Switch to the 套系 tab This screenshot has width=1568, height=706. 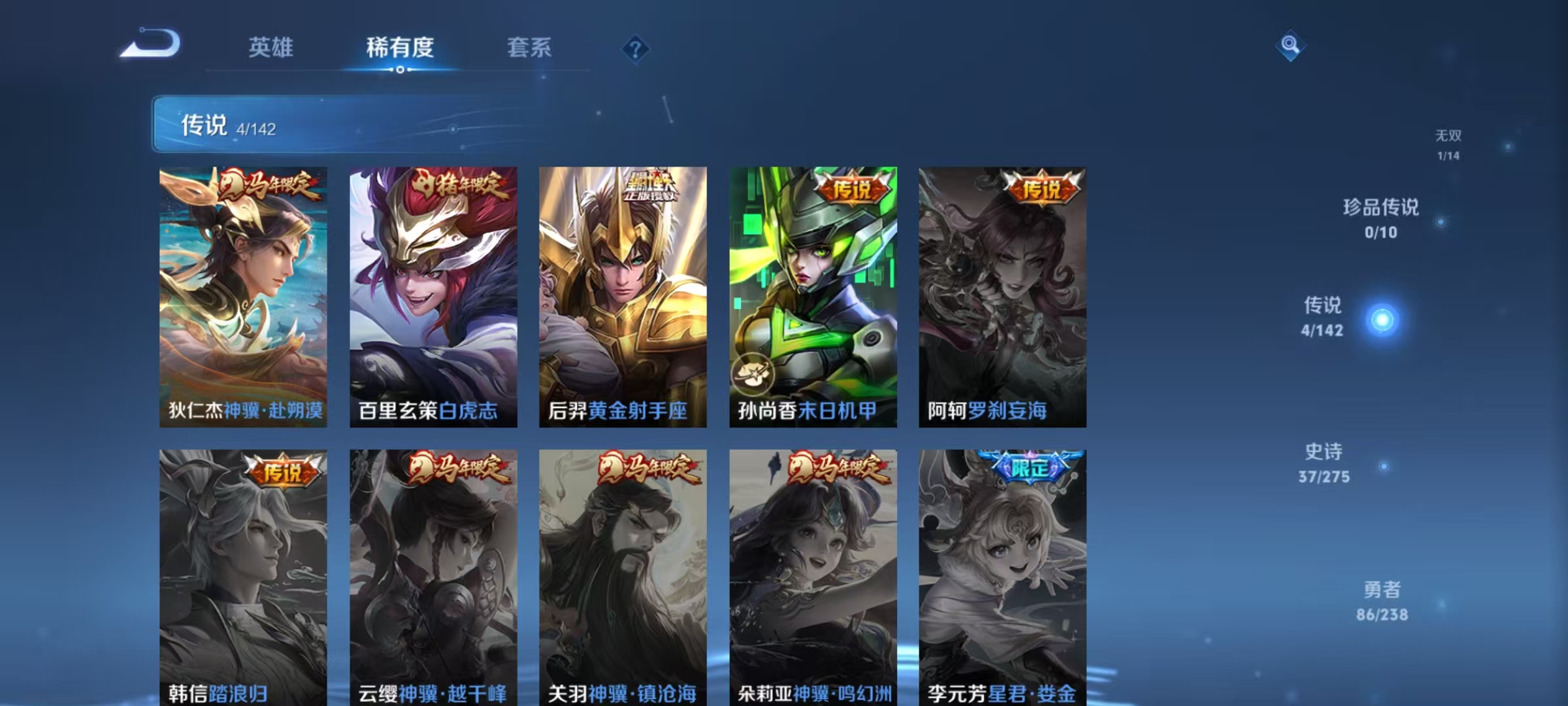click(x=529, y=47)
